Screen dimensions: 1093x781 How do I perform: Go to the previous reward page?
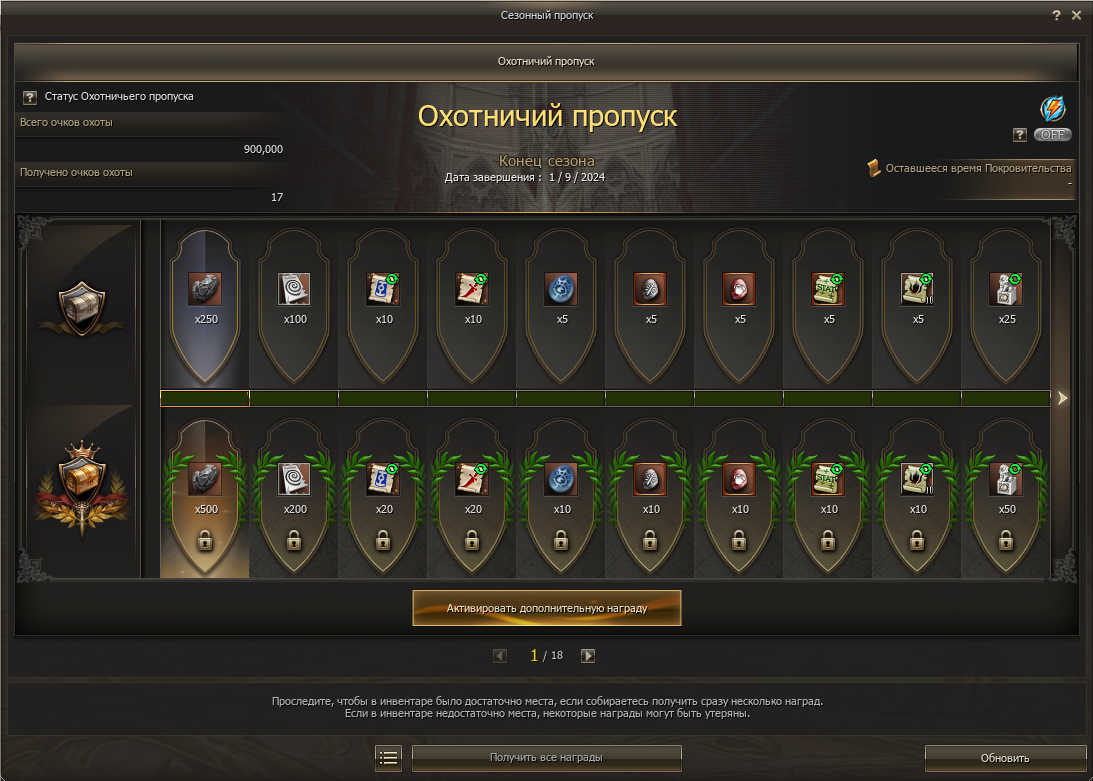(500, 656)
